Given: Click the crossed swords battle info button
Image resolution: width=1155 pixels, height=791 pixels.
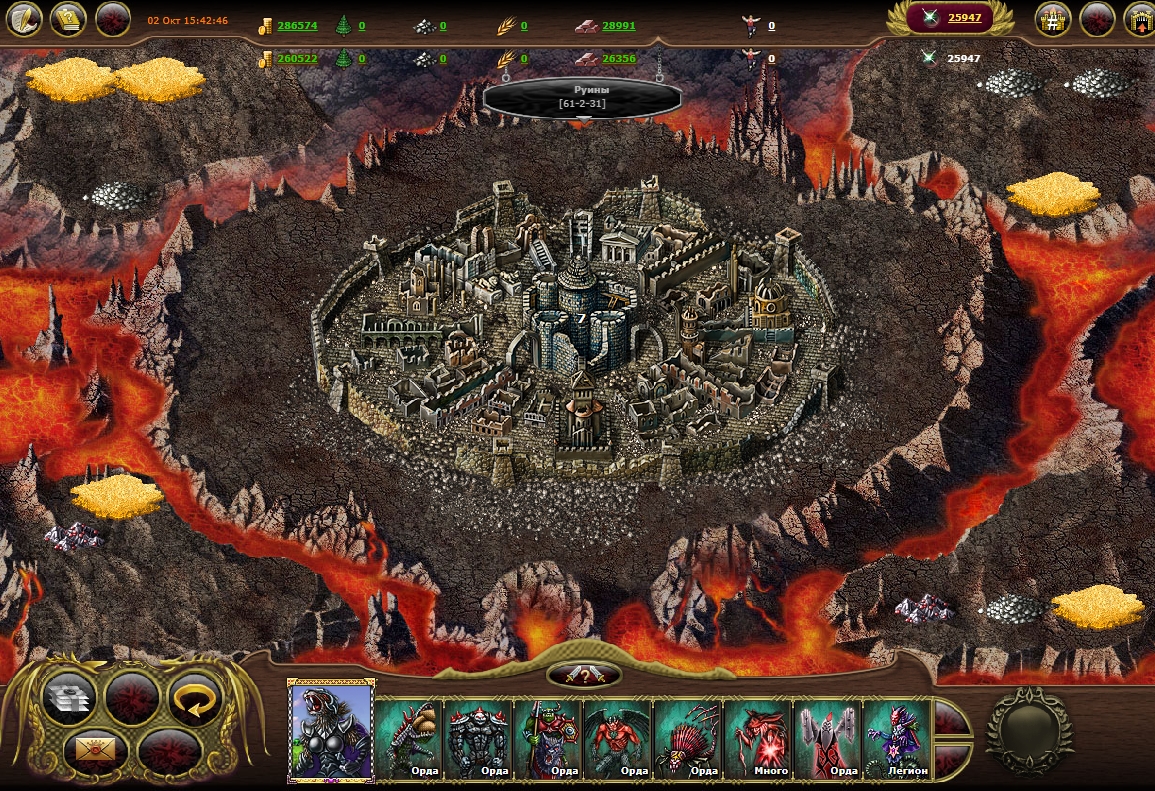Looking at the screenshot, I should coord(584,675).
